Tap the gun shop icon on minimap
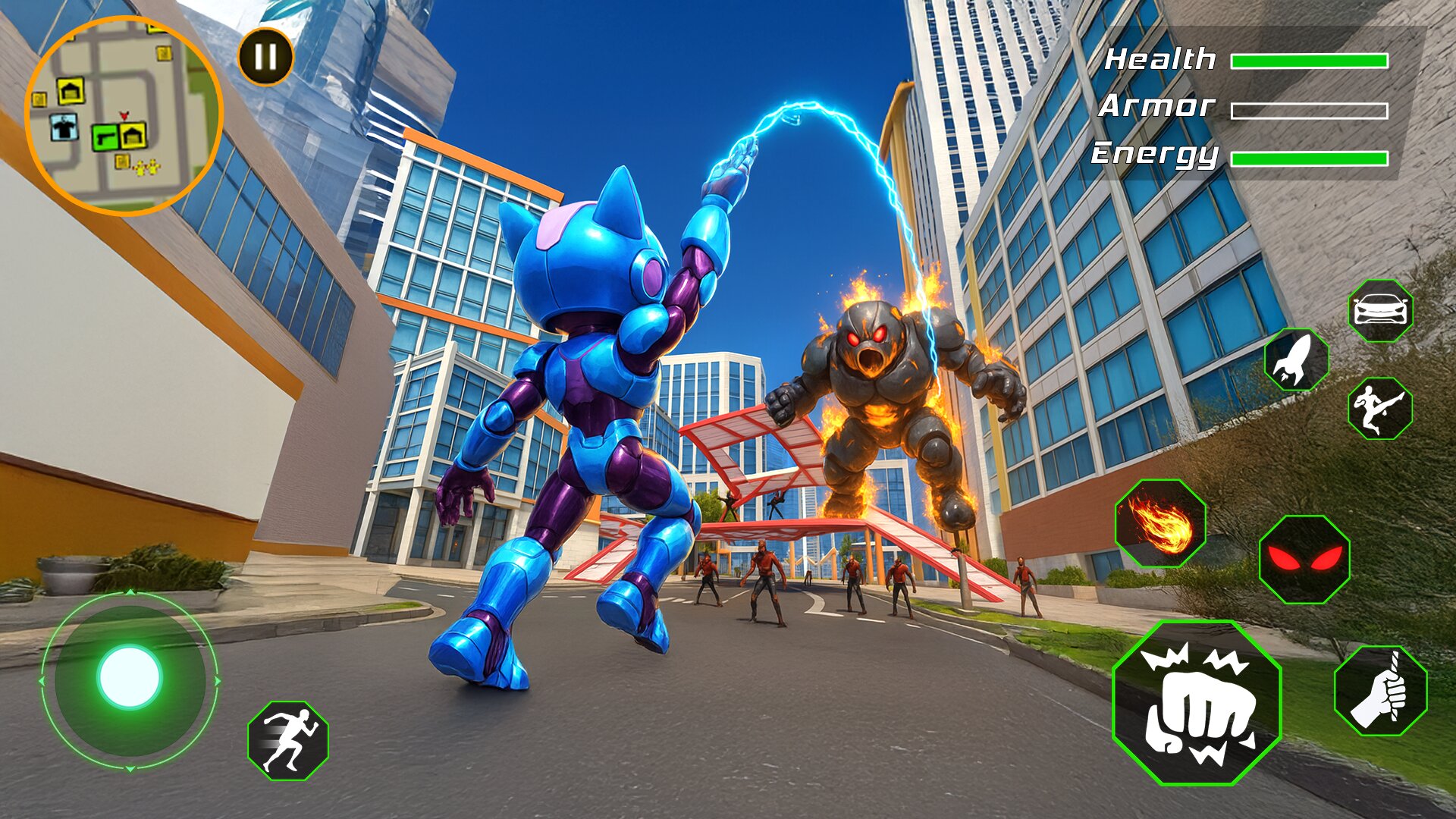This screenshot has height=819, width=1456. (x=106, y=137)
